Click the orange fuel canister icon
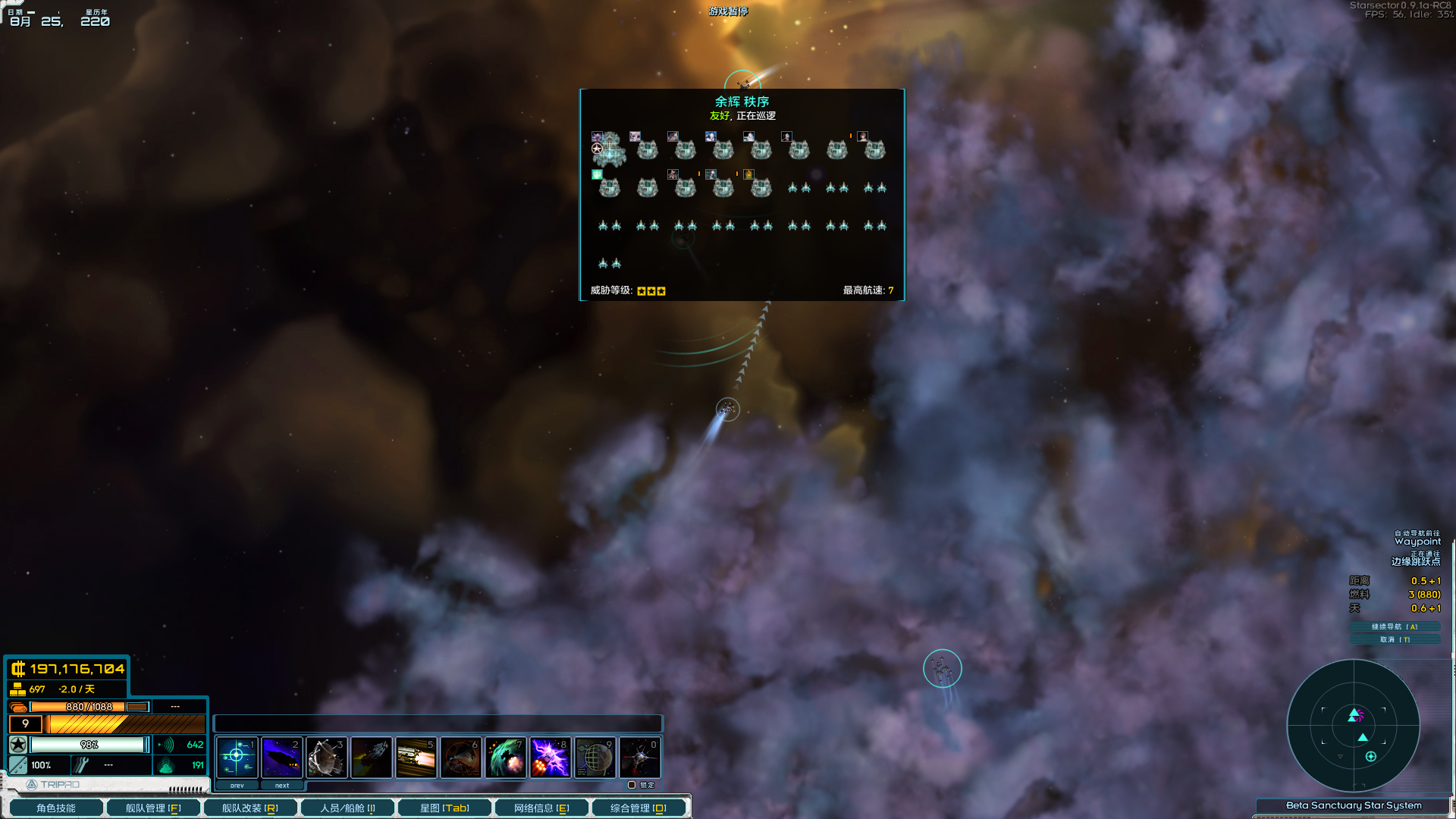The image size is (1456, 819). (19, 706)
